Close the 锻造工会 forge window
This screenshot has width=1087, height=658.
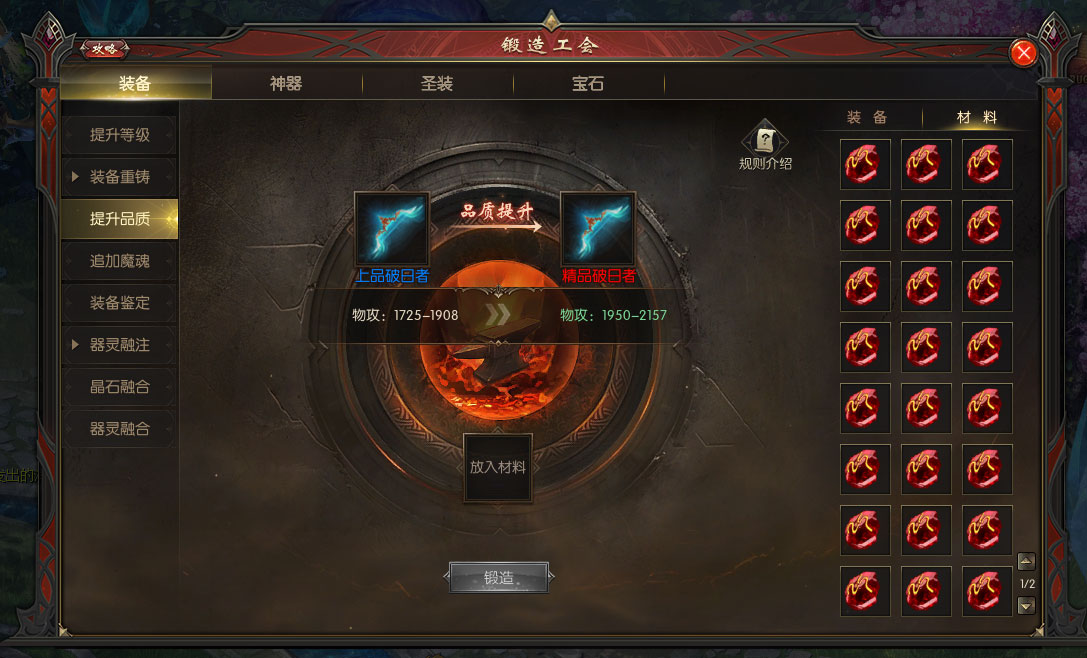point(1023,53)
